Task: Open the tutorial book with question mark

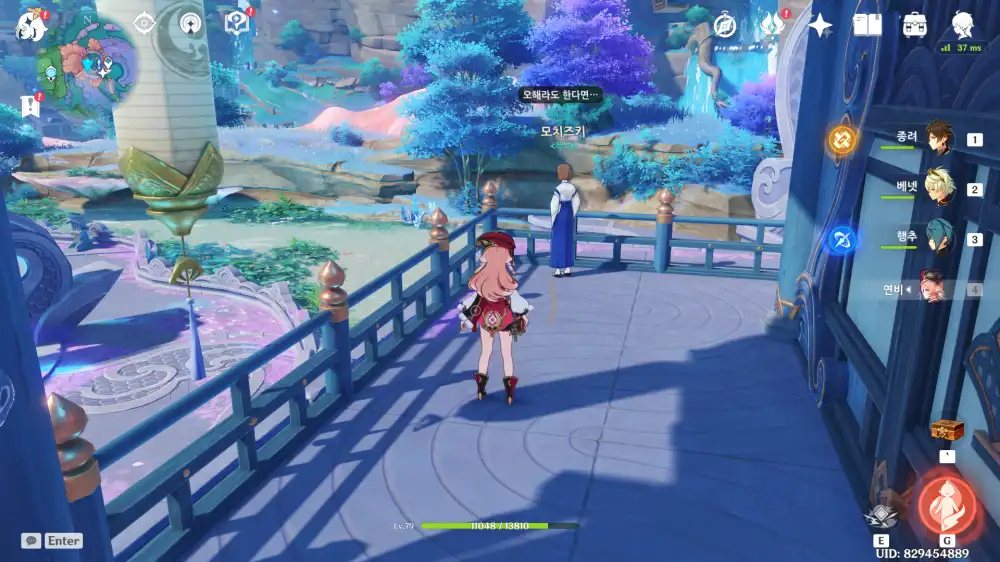Action: tap(237, 22)
